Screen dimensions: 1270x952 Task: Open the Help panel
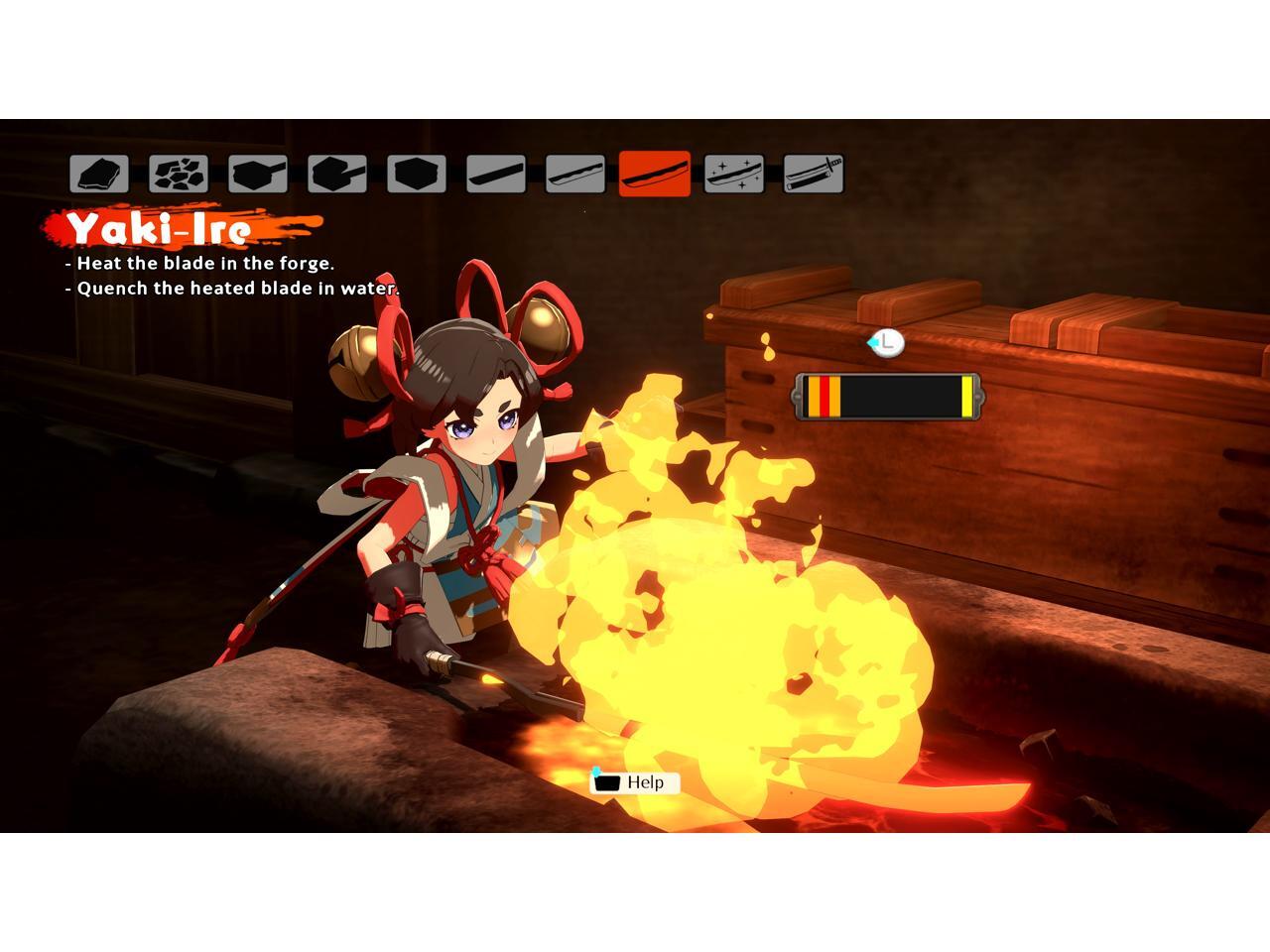pyautogui.click(x=635, y=782)
